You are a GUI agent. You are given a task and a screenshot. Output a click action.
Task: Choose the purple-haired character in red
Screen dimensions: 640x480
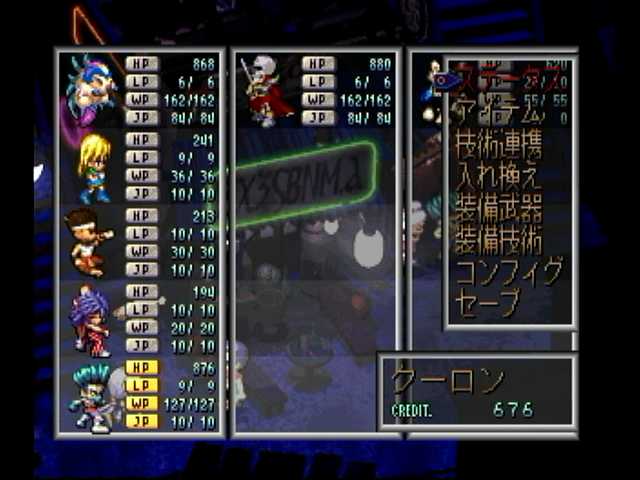point(90,318)
